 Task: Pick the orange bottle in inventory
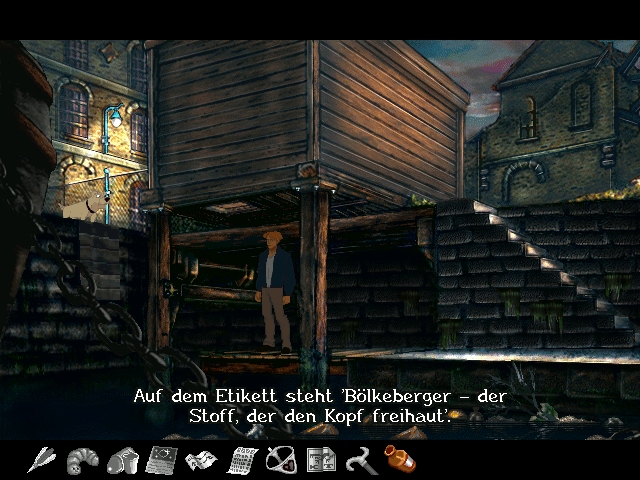[399, 459]
